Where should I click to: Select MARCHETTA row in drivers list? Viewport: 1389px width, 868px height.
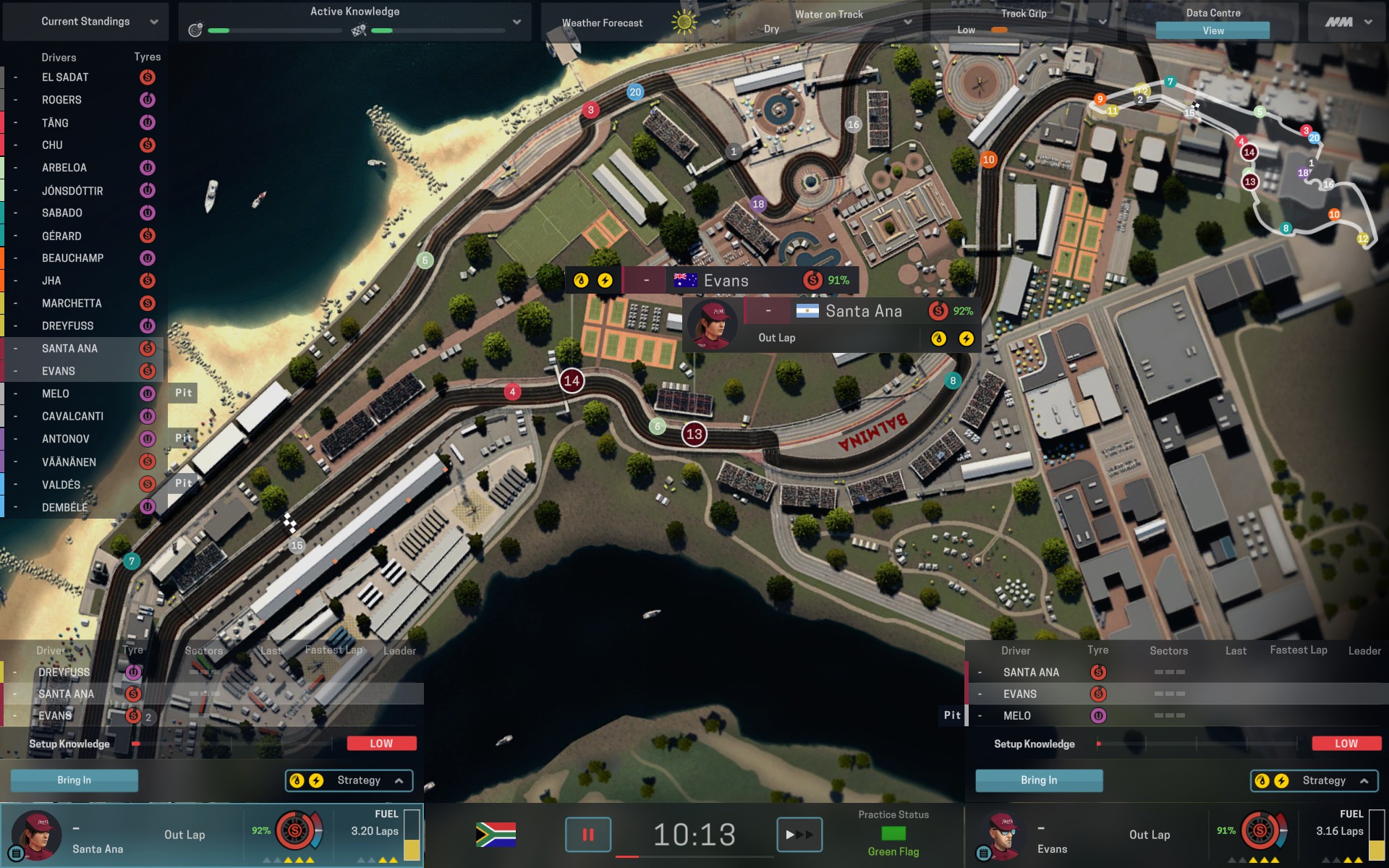click(72, 303)
